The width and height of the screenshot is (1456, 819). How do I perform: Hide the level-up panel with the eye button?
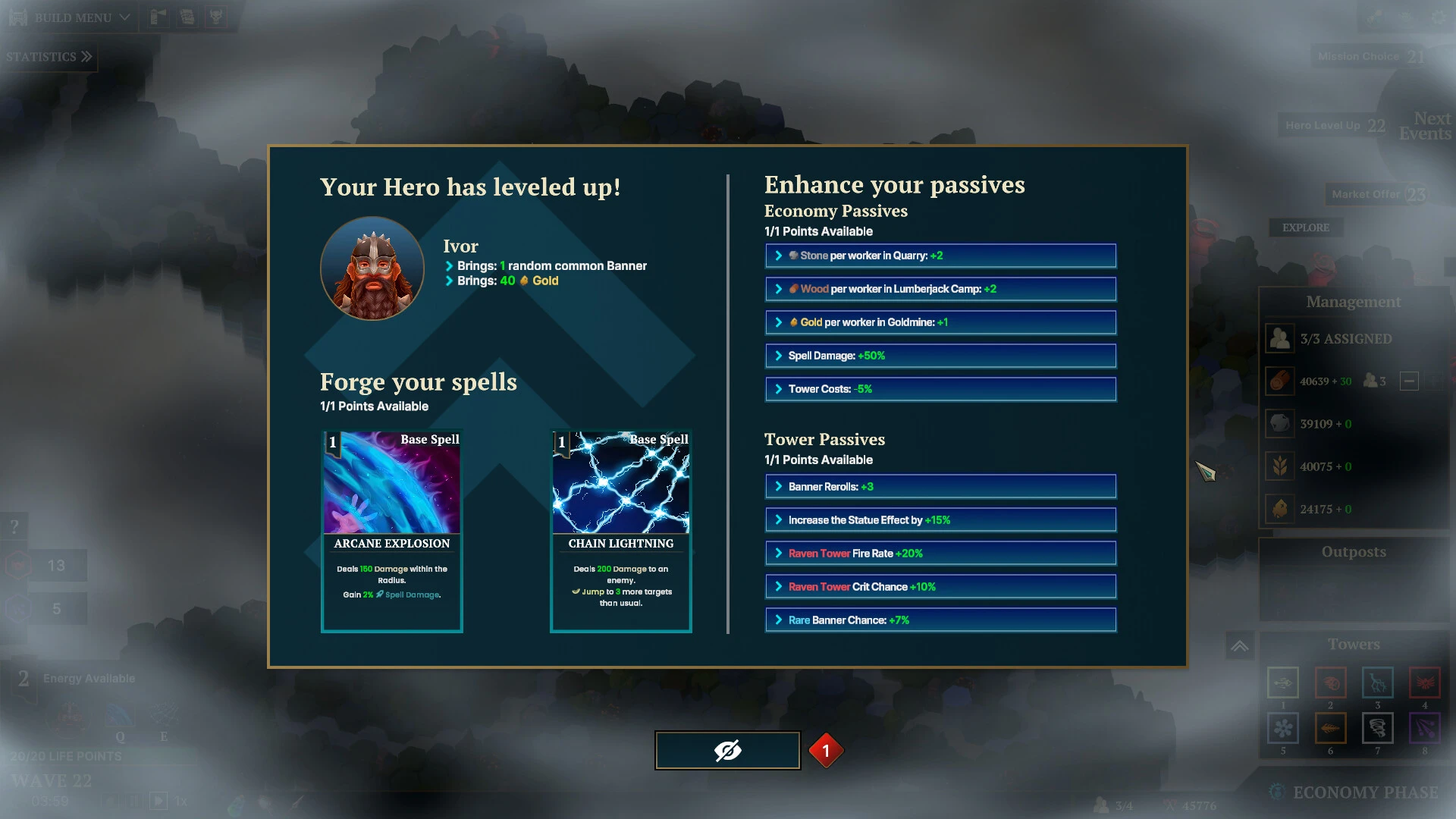(727, 751)
